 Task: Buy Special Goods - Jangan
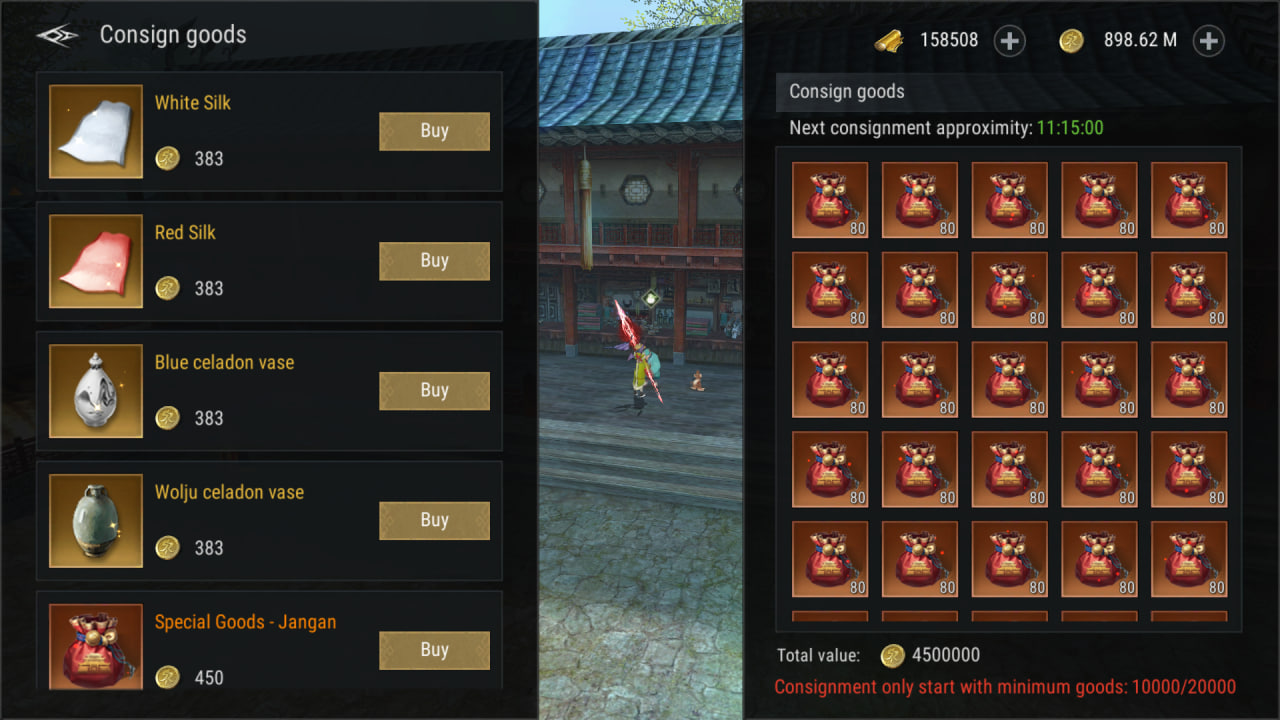pos(434,650)
